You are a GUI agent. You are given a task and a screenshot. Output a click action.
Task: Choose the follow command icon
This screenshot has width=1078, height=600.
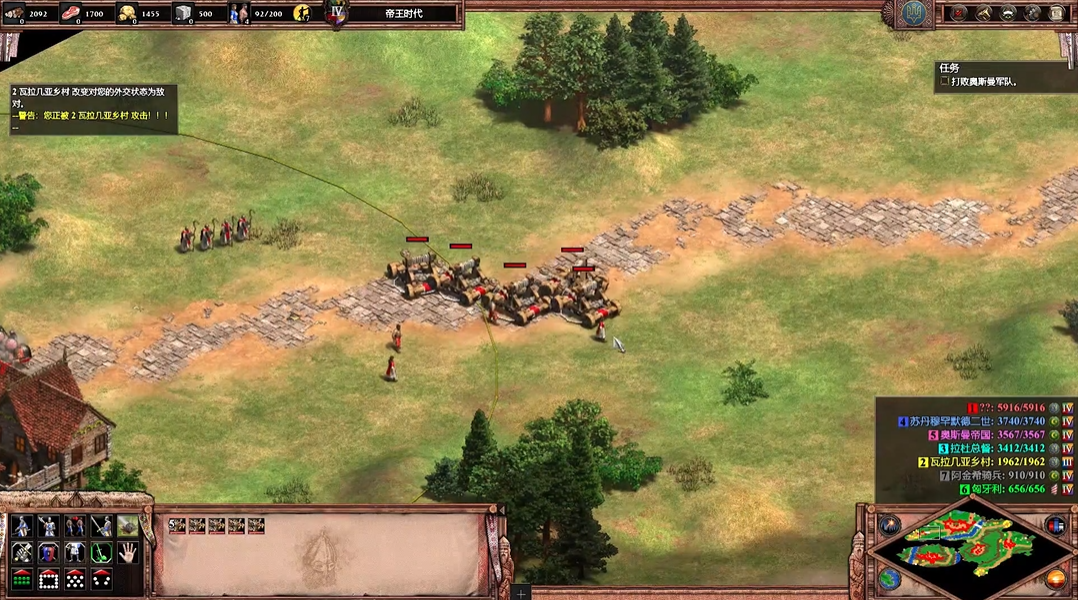tap(74, 552)
